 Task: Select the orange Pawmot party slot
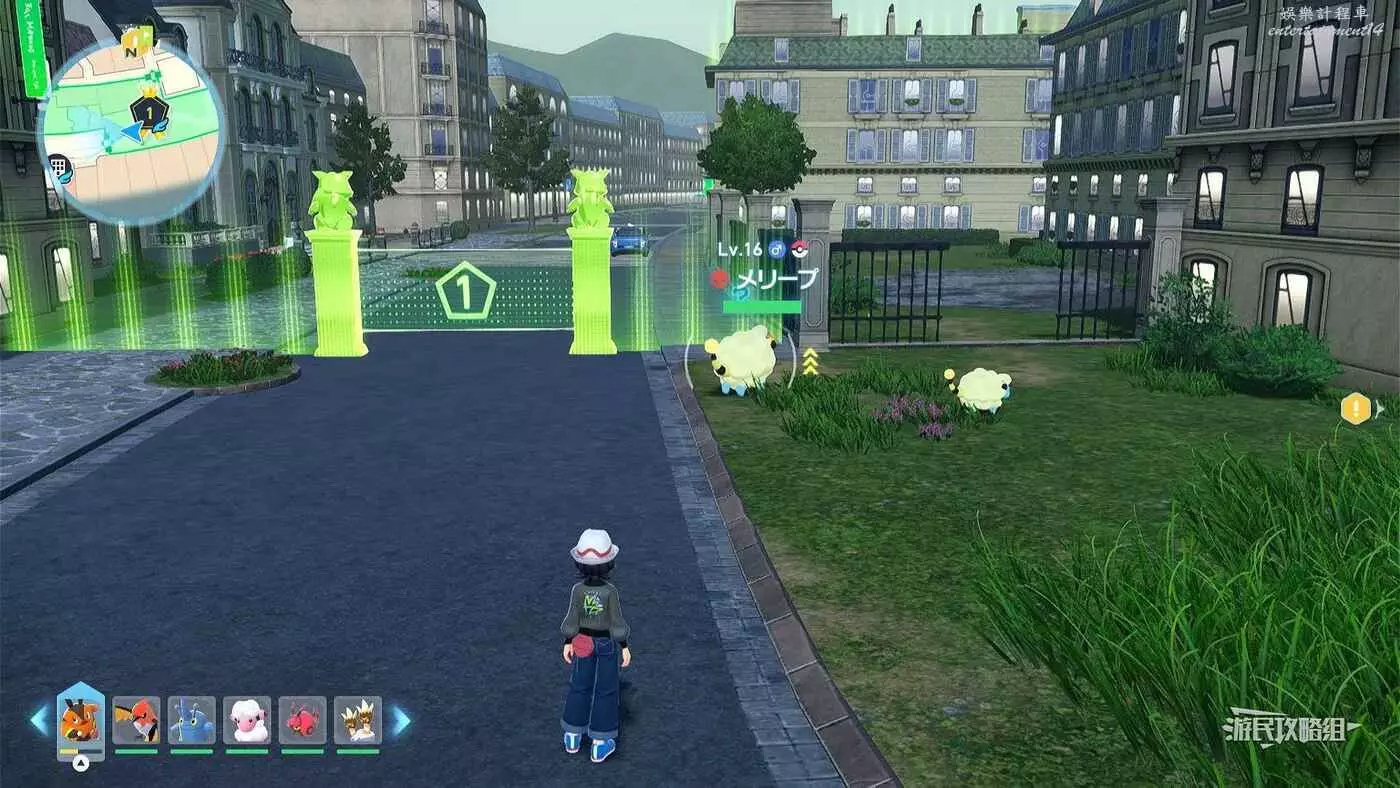coord(81,720)
